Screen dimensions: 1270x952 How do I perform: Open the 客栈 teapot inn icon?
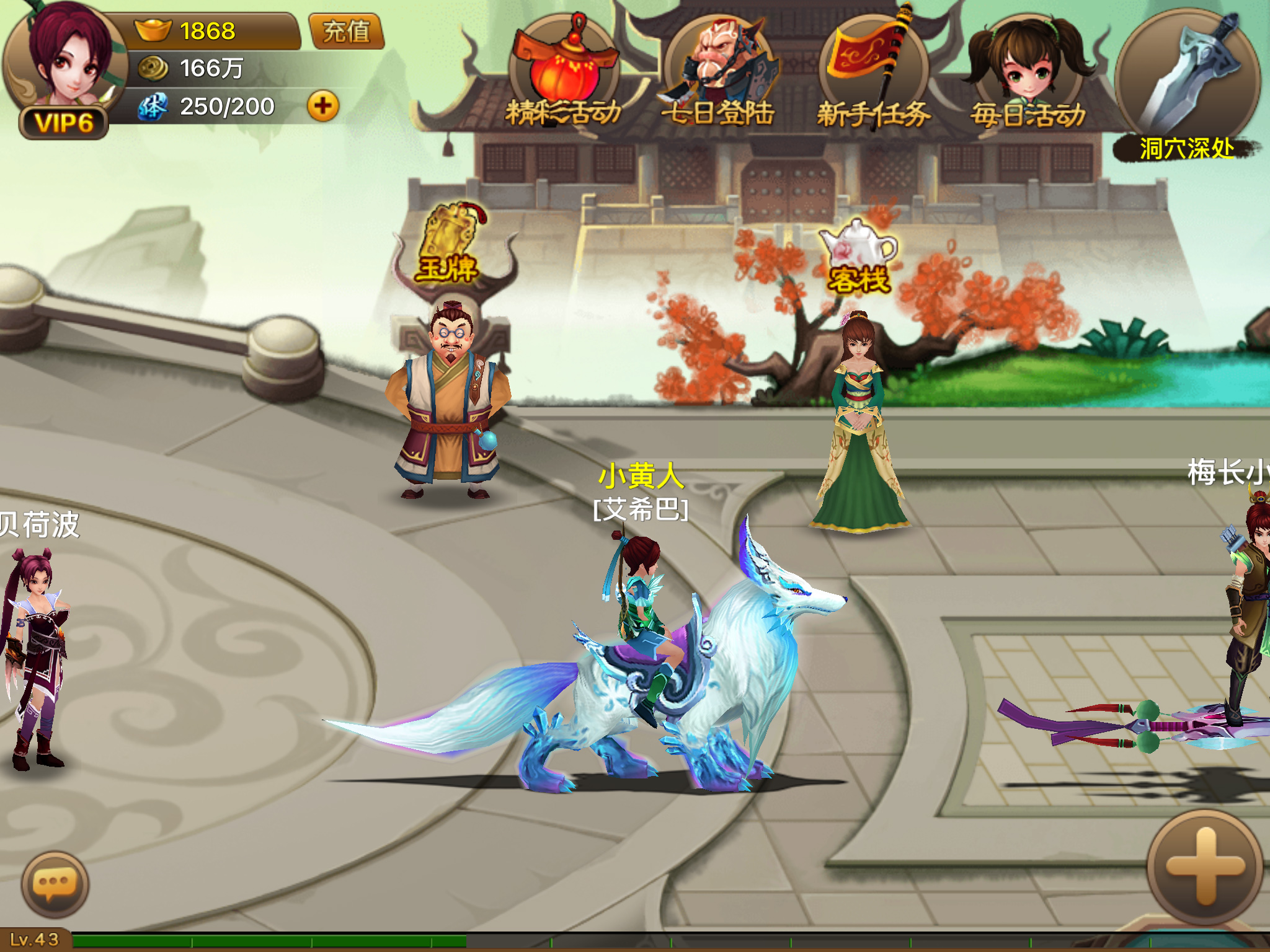859,255
